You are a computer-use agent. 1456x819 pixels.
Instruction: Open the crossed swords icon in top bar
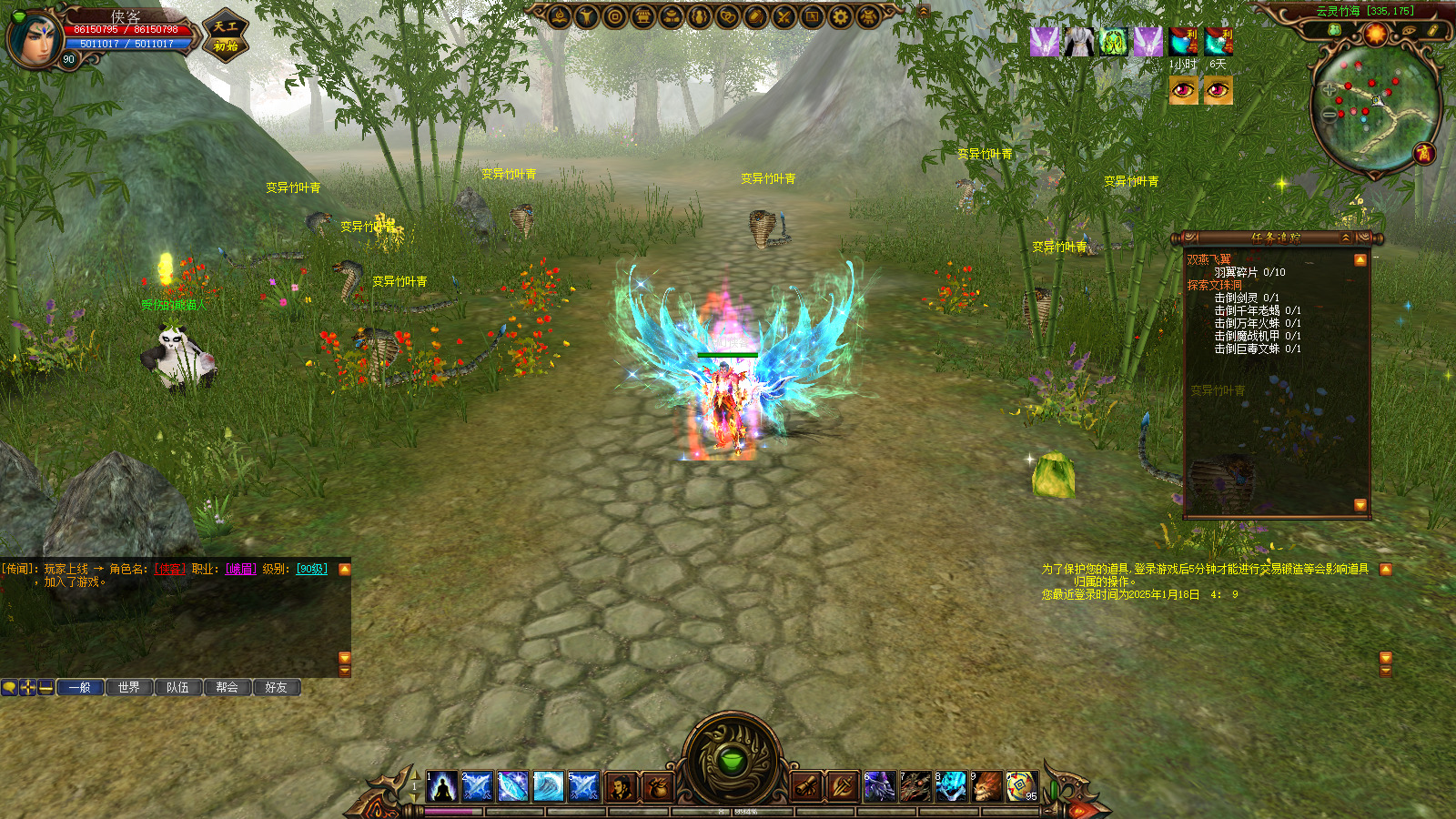(784, 16)
